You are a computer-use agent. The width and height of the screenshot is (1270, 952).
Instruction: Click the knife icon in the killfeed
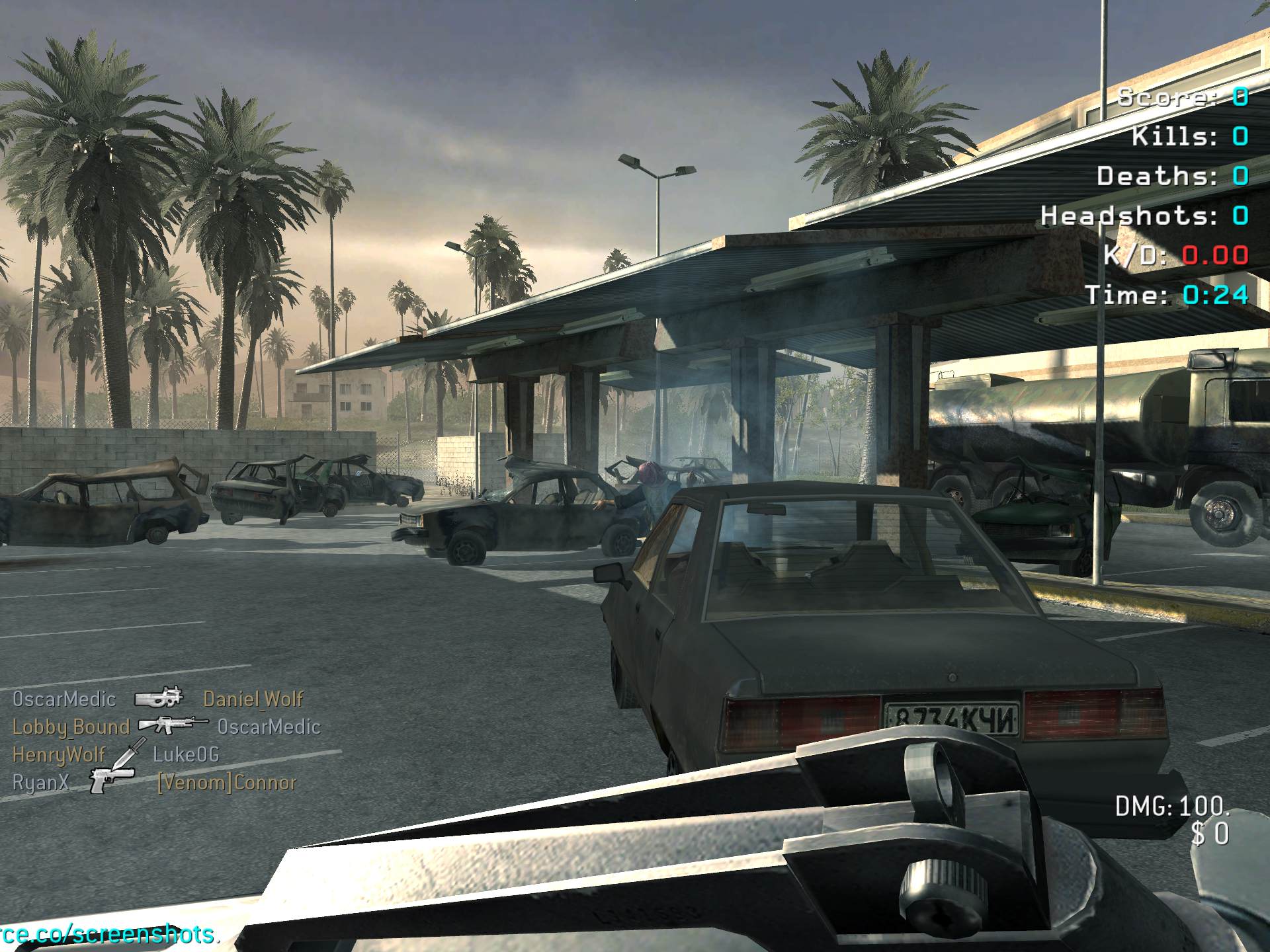(128, 753)
